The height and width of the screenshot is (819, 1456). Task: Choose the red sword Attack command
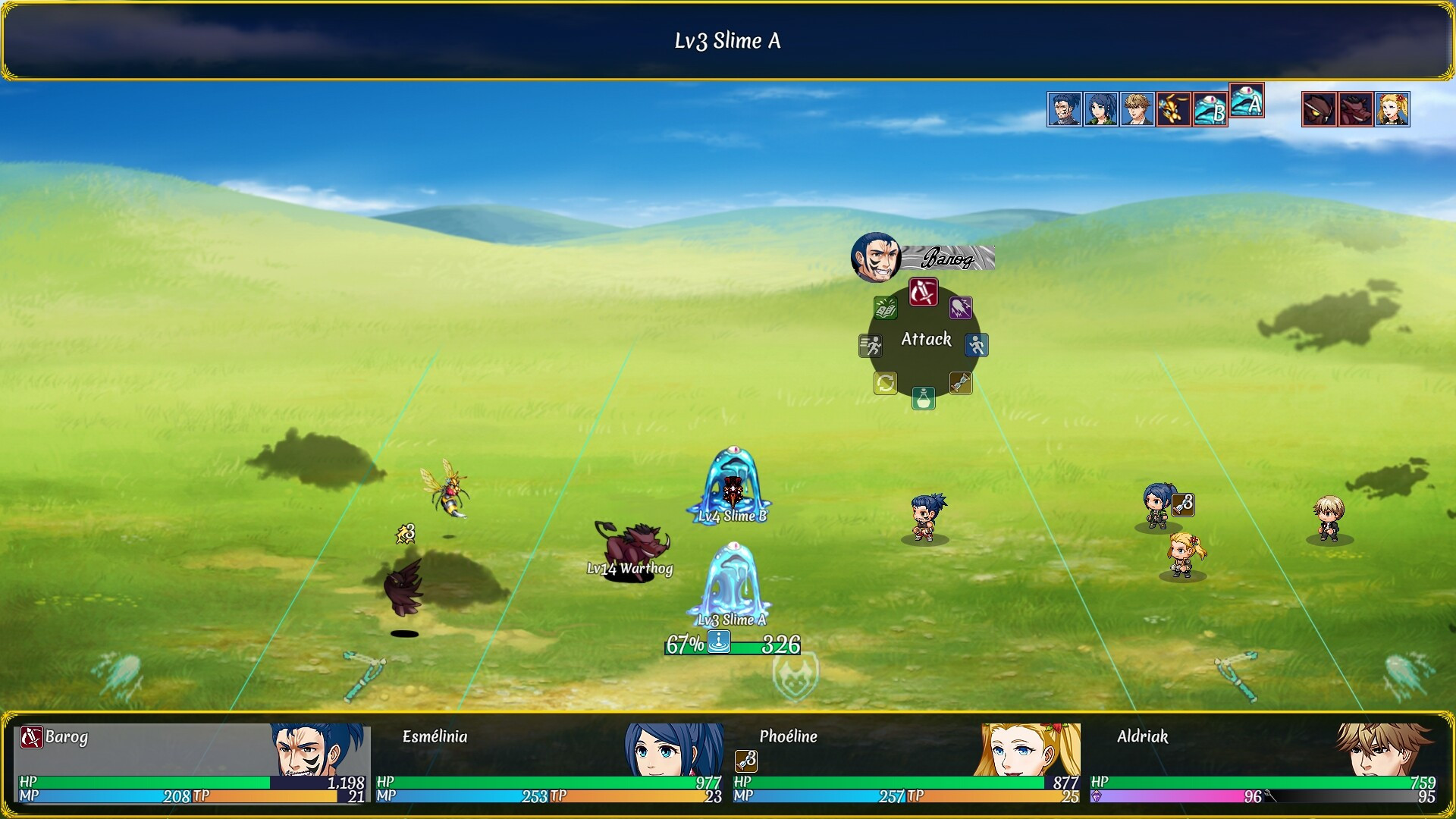[923, 292]
